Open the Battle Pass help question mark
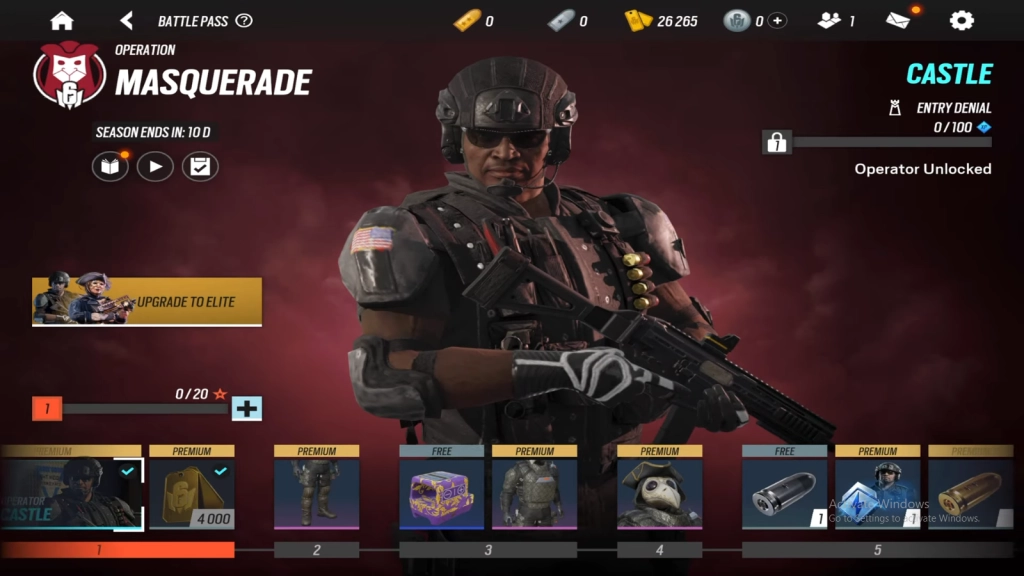Screen dimensions: 1024x576 click(x=244, y=20)
